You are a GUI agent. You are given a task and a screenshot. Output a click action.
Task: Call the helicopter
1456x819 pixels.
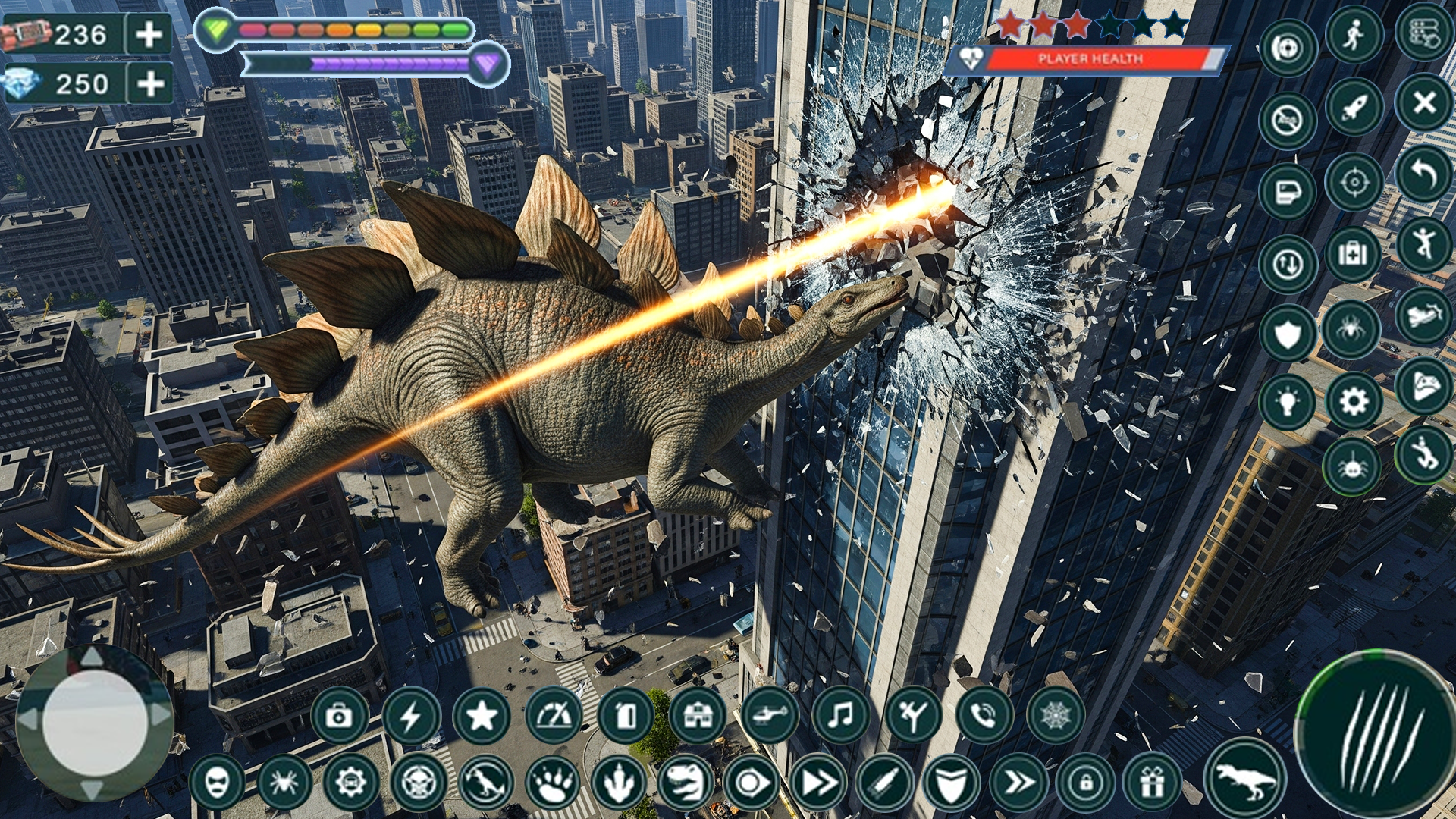(x=769, y=714)
